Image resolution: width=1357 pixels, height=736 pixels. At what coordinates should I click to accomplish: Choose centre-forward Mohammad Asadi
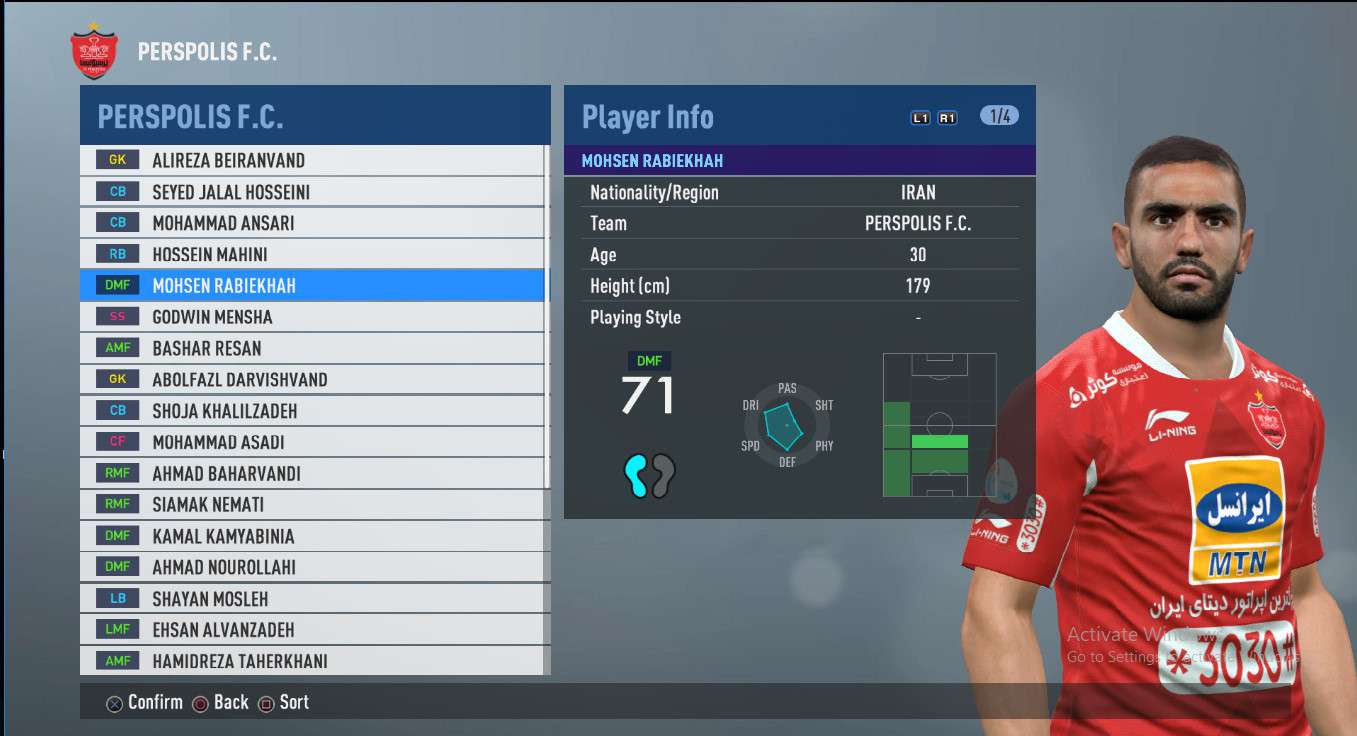tap(312, 442)
